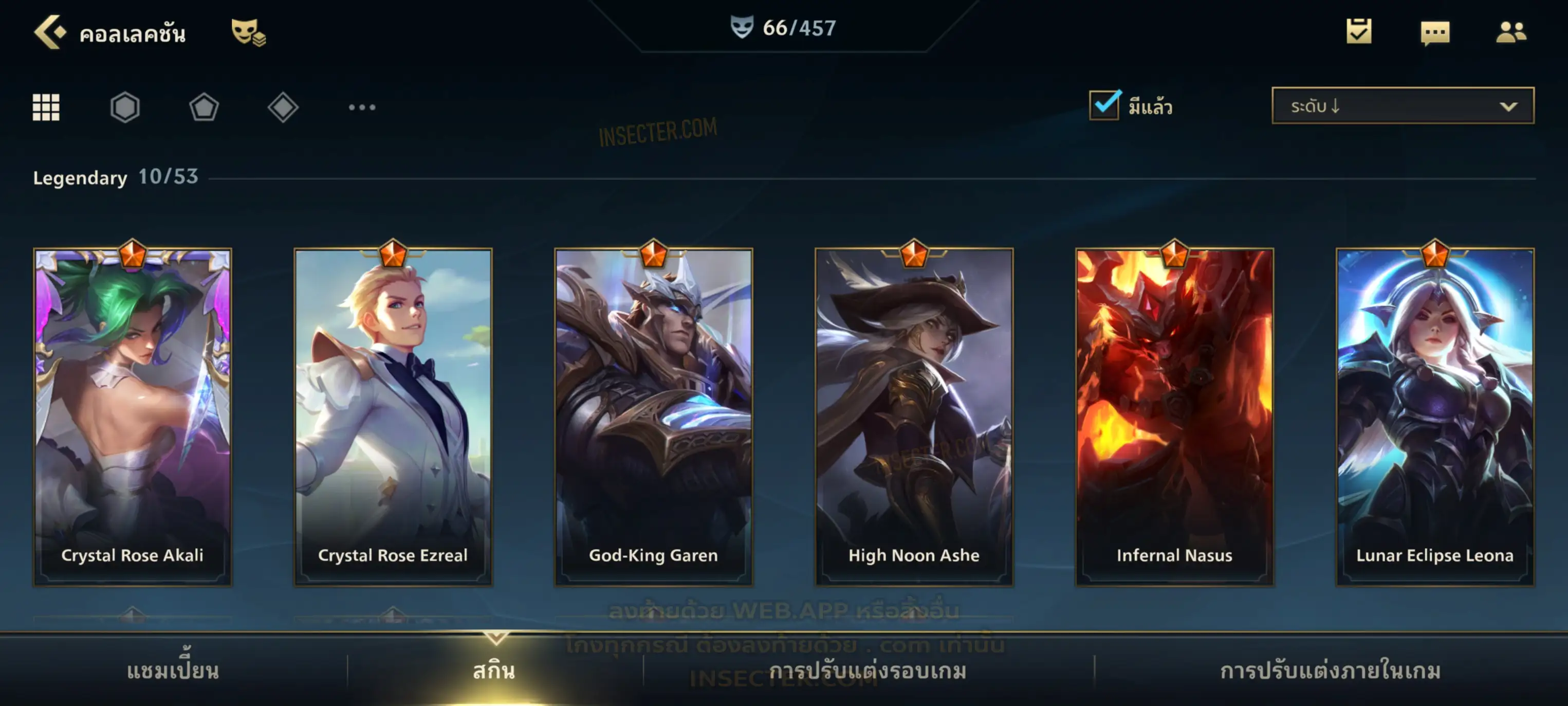Go back from the collection screen
The height and width of the screenshot is (706, 1568).
click(50, 32)
